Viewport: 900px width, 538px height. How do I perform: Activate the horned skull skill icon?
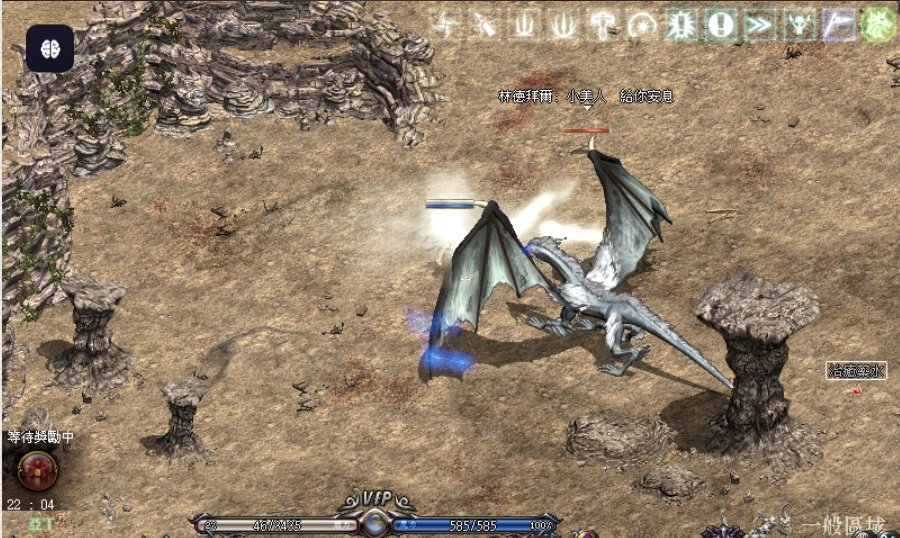799,25
